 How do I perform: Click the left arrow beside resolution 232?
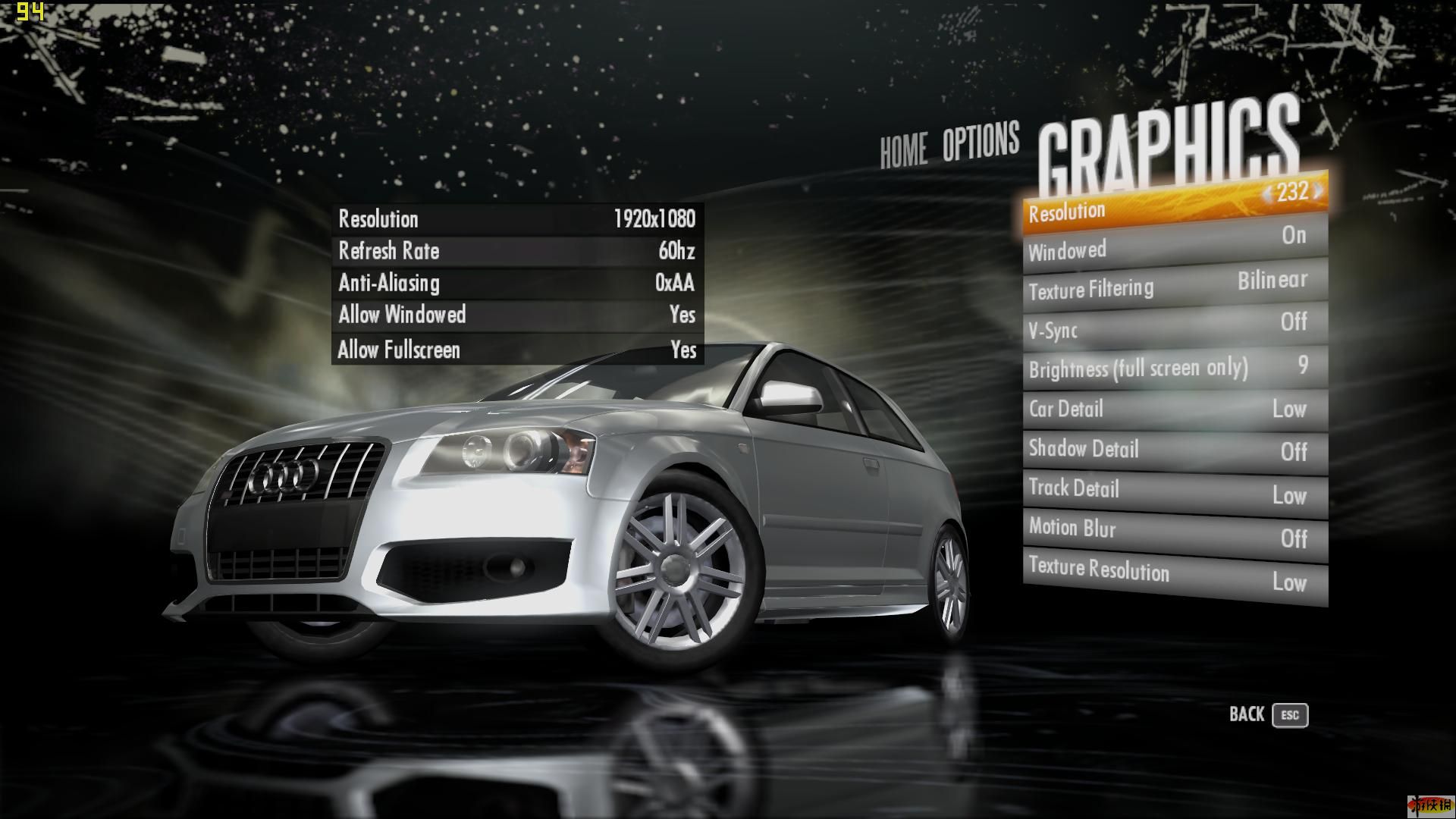tap(1267, 195)
